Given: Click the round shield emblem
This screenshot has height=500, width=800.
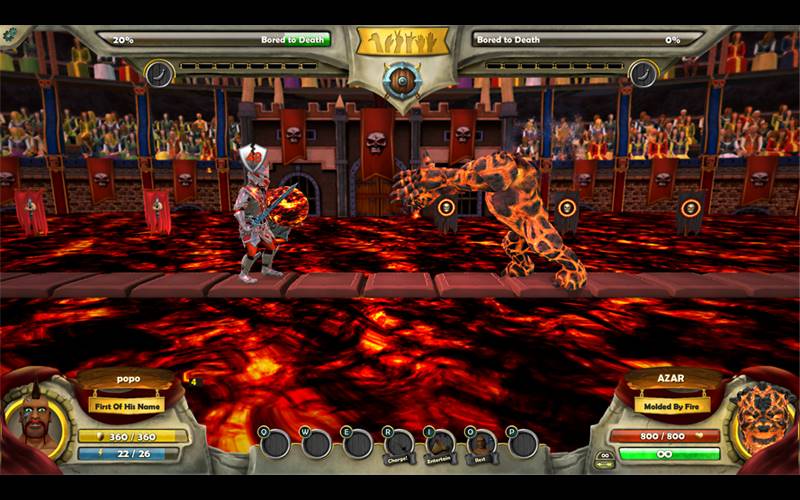Looking at the screenshot, I should pos(401,81).
